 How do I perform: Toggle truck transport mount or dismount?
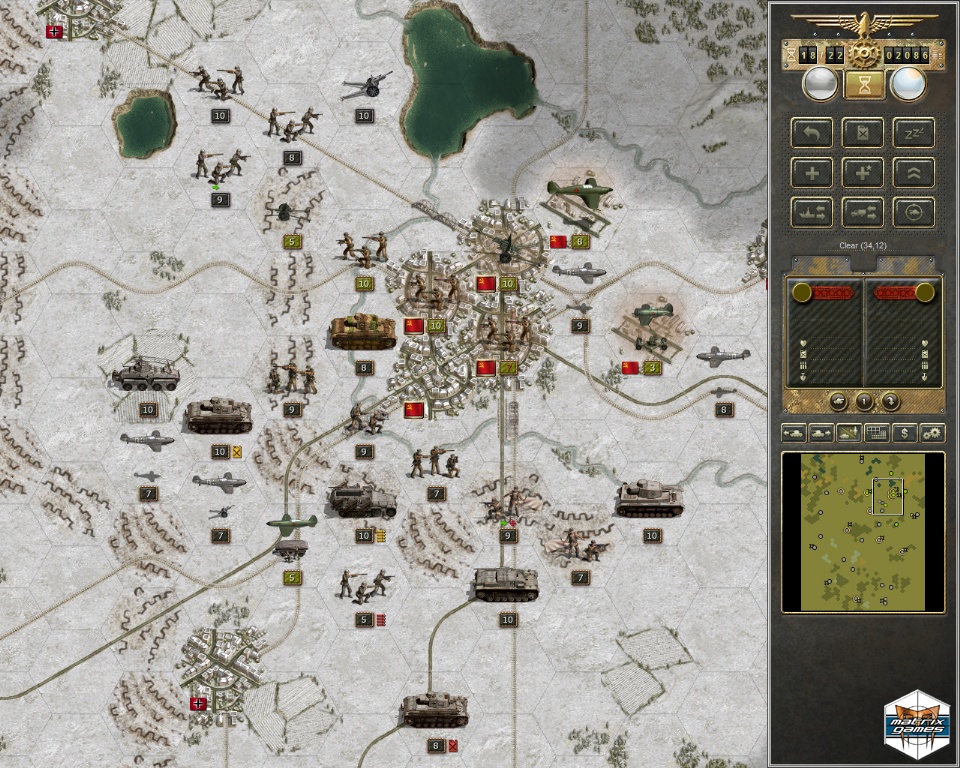click(x=862, y=211)
